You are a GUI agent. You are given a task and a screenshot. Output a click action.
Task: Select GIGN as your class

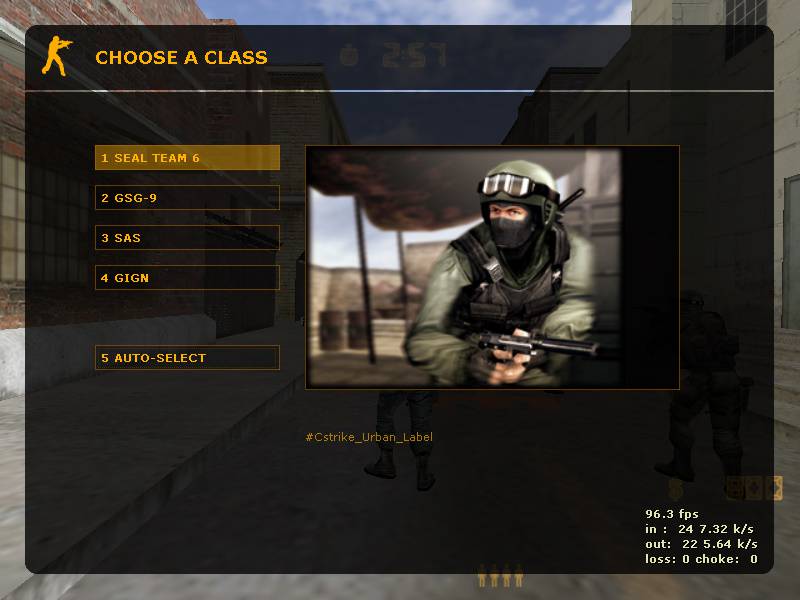pyautogui.click(x=187, y=278)
